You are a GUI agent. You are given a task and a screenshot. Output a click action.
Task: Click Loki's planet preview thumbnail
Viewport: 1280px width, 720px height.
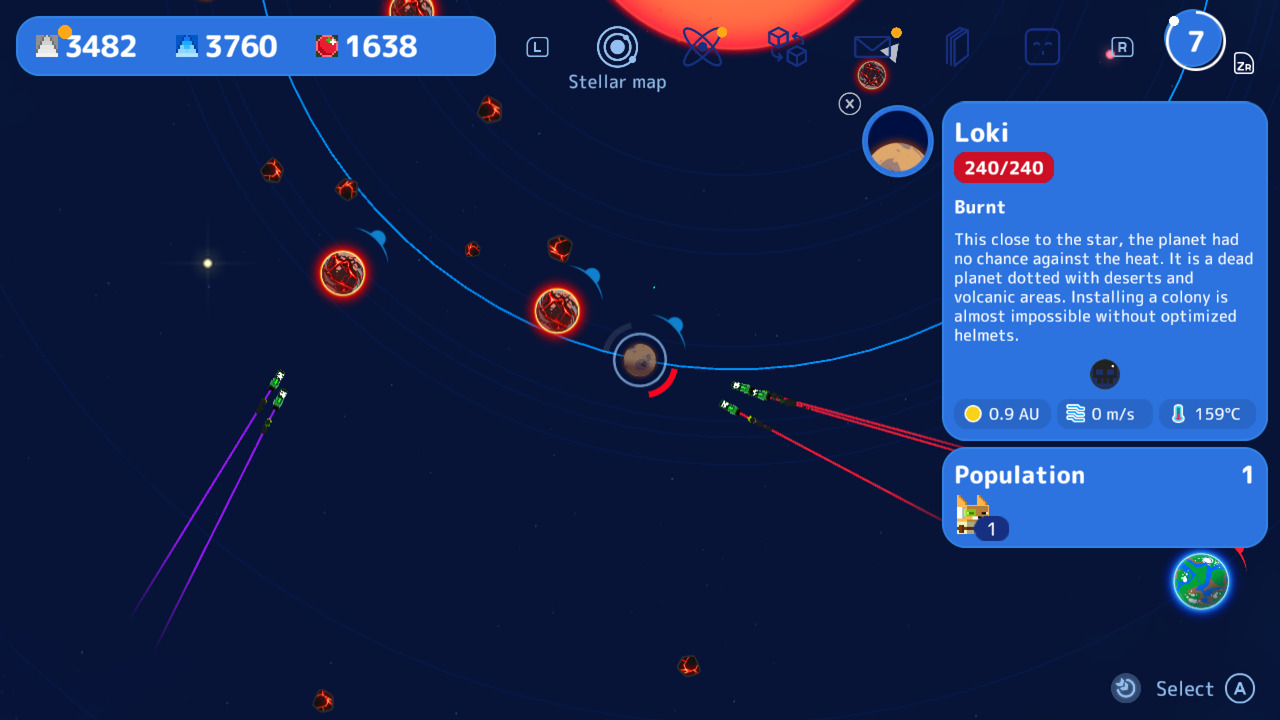(x=897, y=141)
